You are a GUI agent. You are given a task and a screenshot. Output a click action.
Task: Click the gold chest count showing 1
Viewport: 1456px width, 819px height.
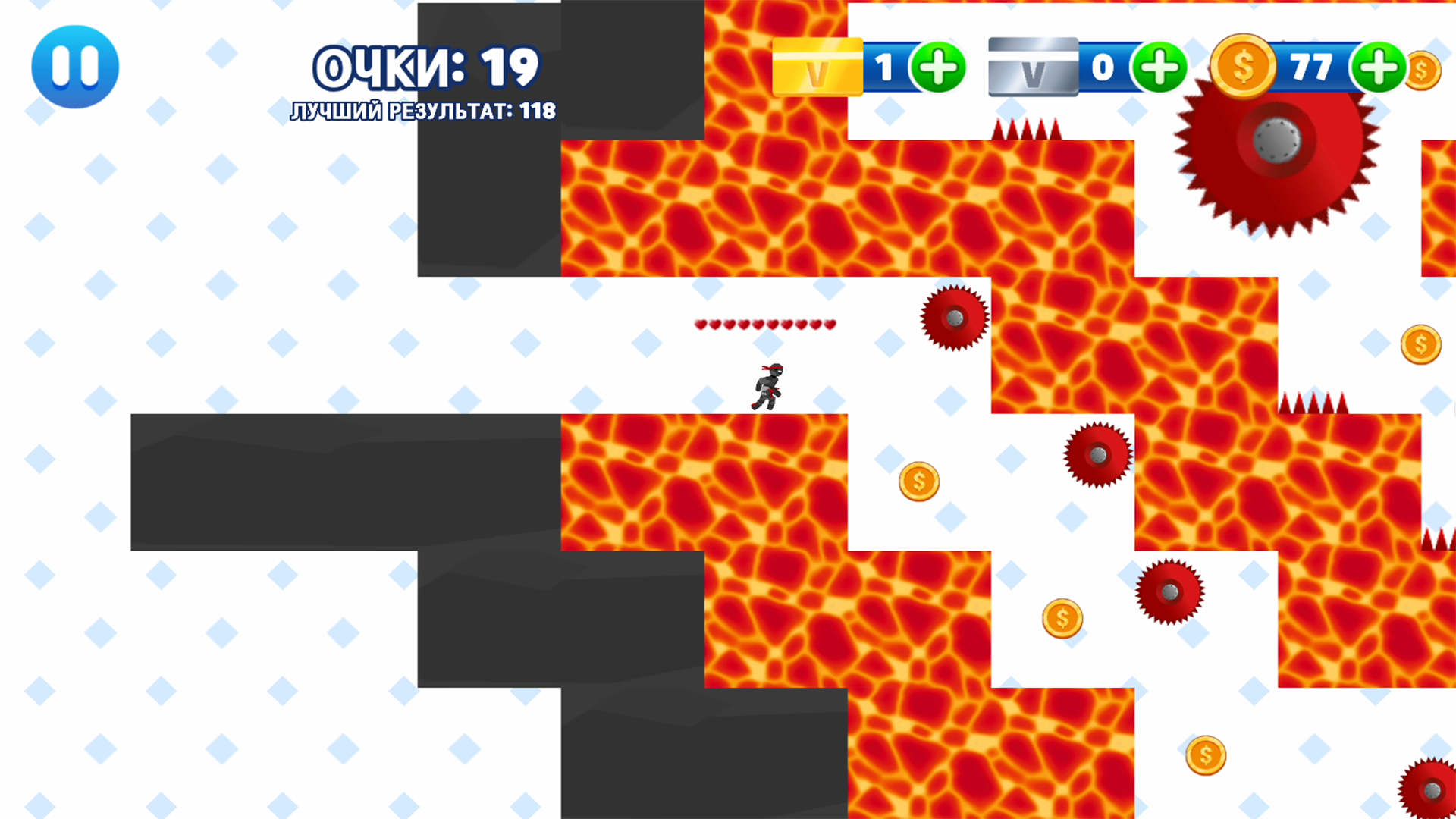click(x=884, y=68)
